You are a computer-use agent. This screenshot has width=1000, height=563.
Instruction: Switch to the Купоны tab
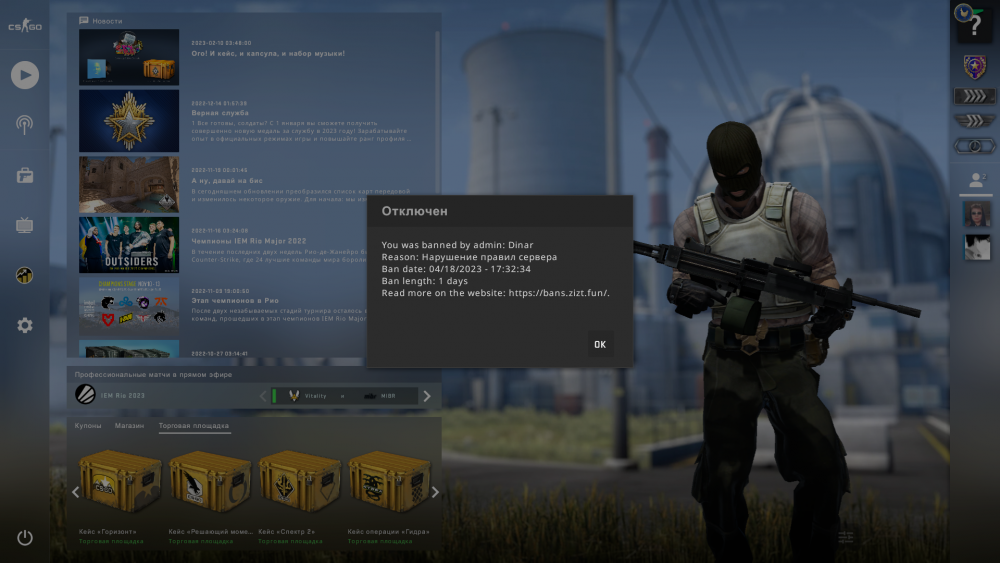click(88, 425)
